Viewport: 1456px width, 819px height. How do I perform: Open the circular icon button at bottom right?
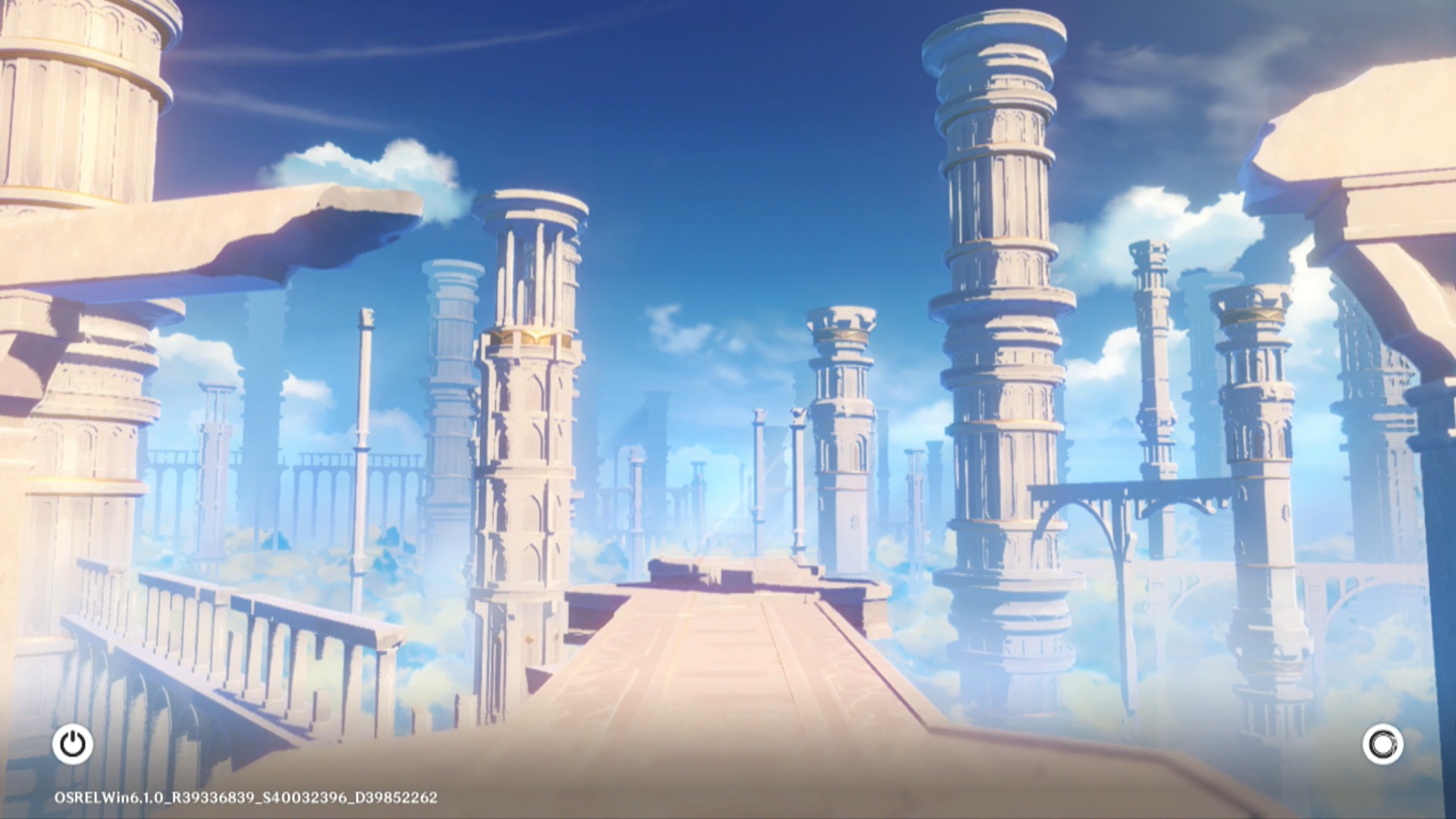pos(1382,744)
